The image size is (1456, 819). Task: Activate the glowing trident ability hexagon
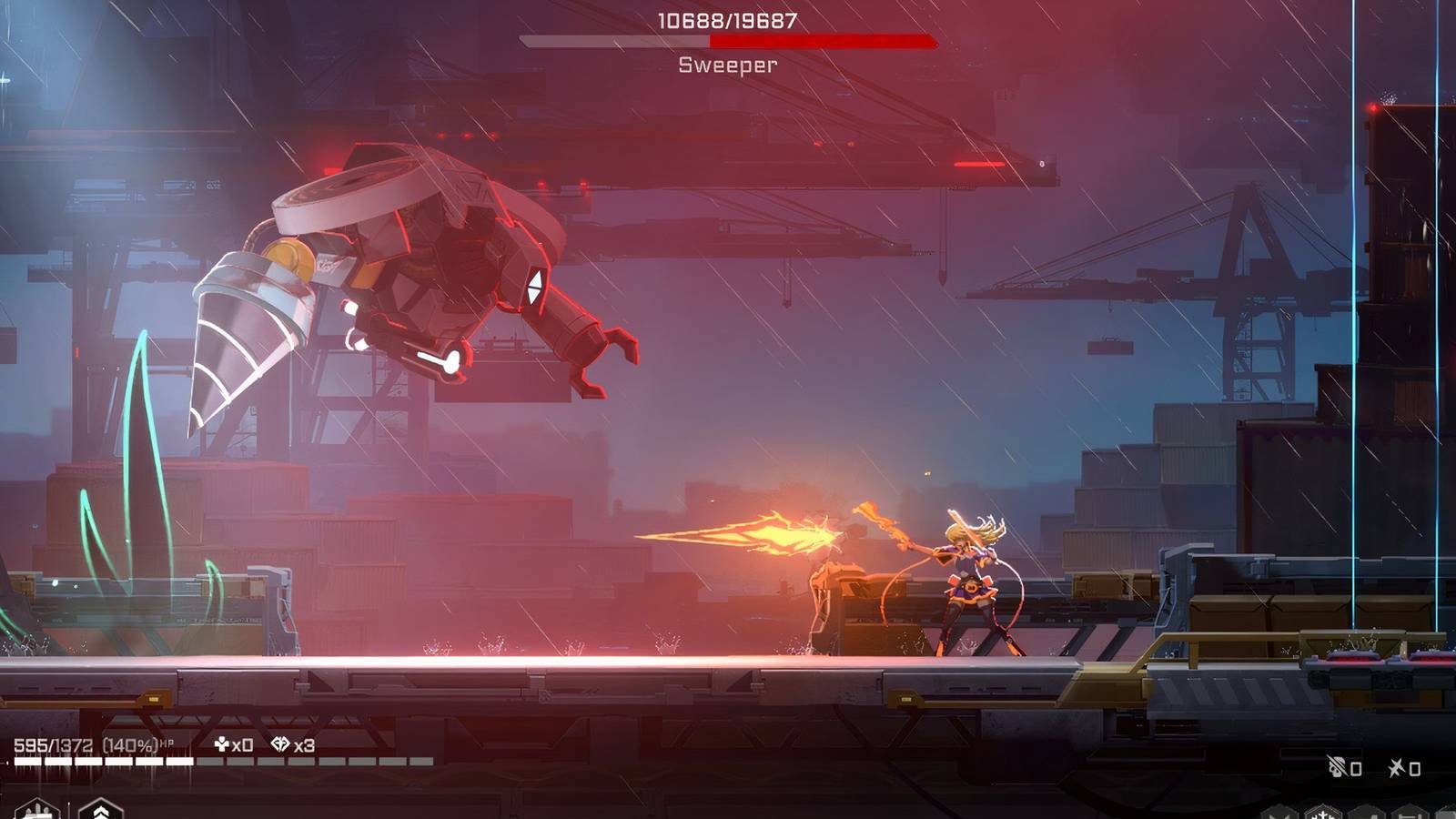pos(1323,813)
